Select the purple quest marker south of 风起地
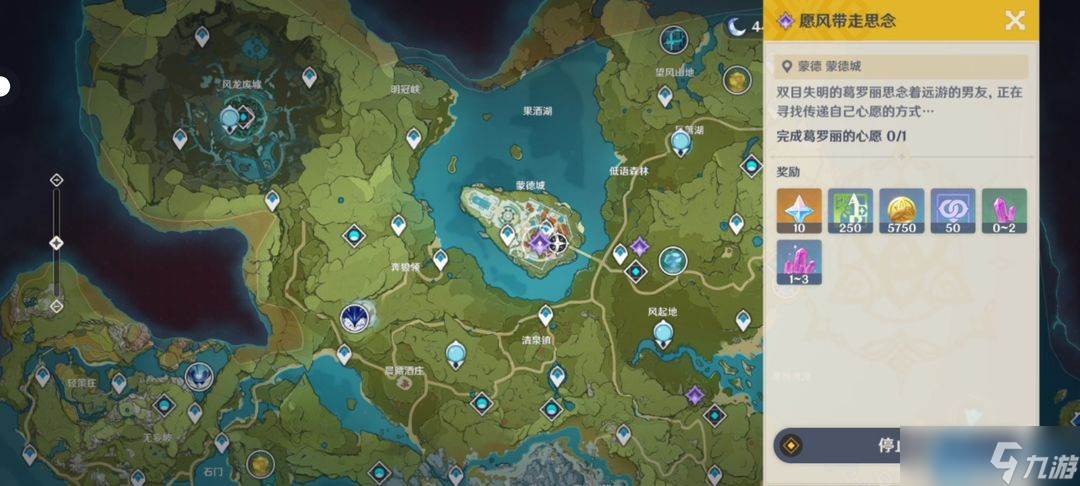 pyautogui.click(x=694, y=396)
